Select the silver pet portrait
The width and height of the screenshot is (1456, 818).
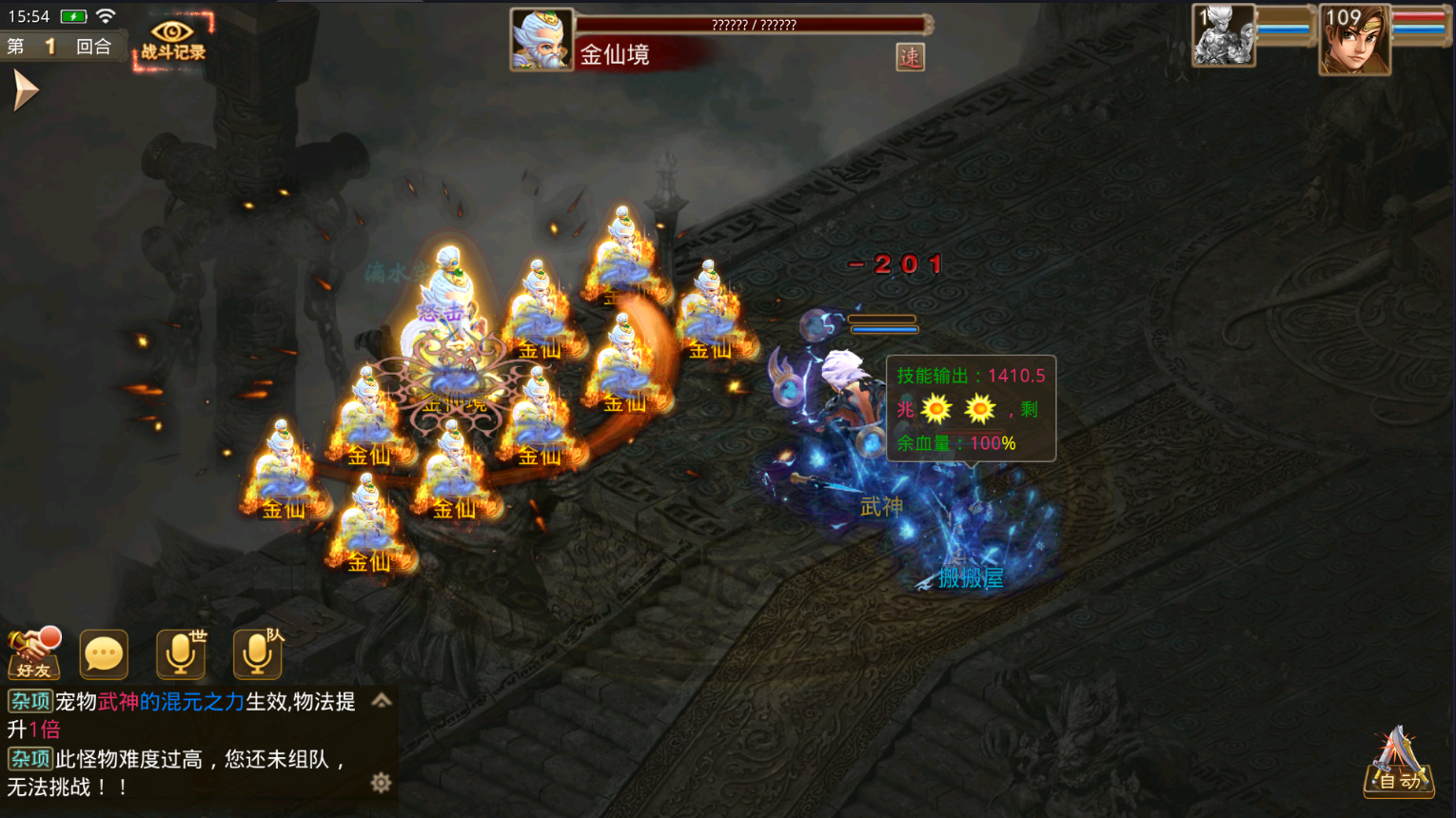click(x=1223, y=36)
